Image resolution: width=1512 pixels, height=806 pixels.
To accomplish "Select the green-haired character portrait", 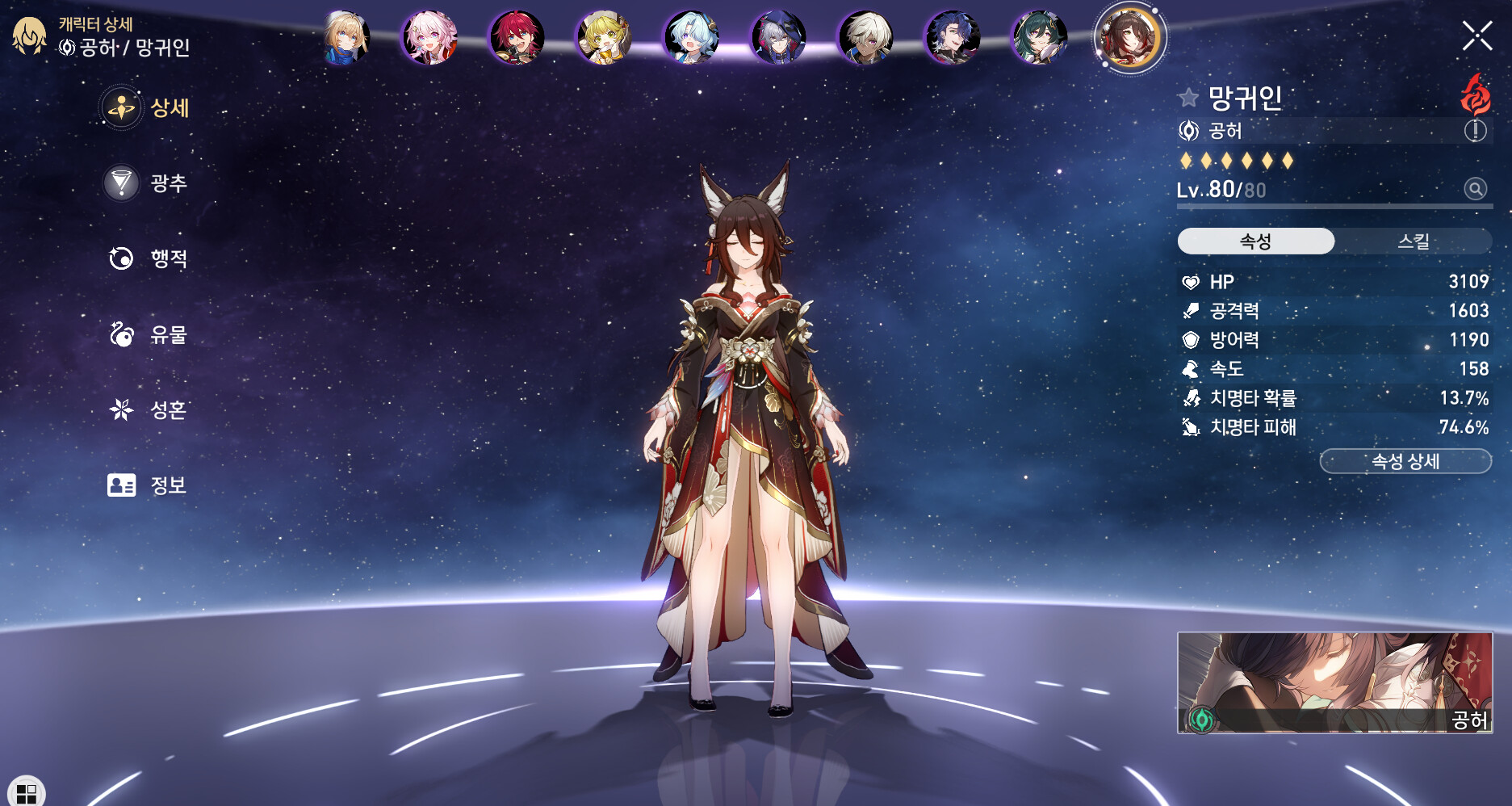I will point(1039,38).
